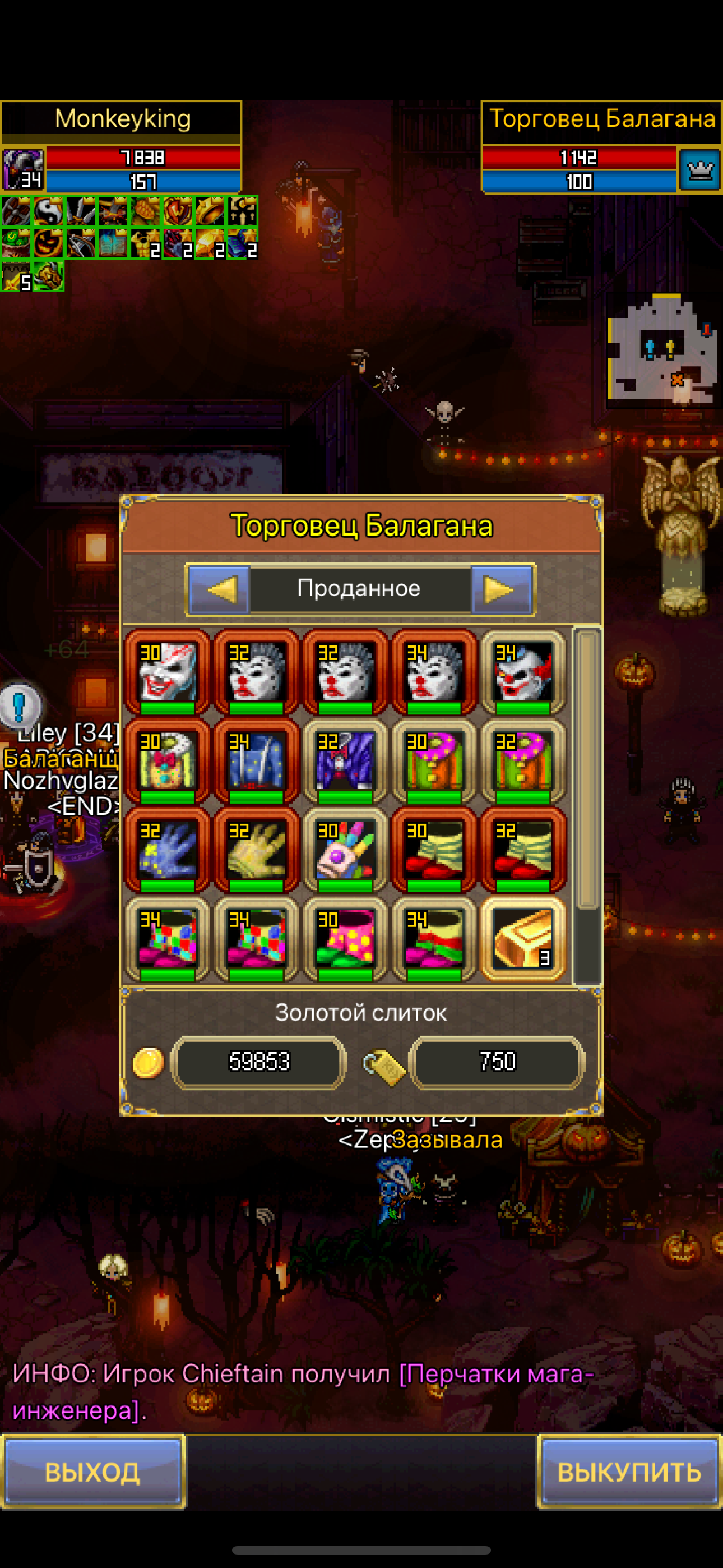Viewport: 723px width, 1568px height.
Task: Pick the level 30 pink polka-dot boots
Action: tap(345, 938)
